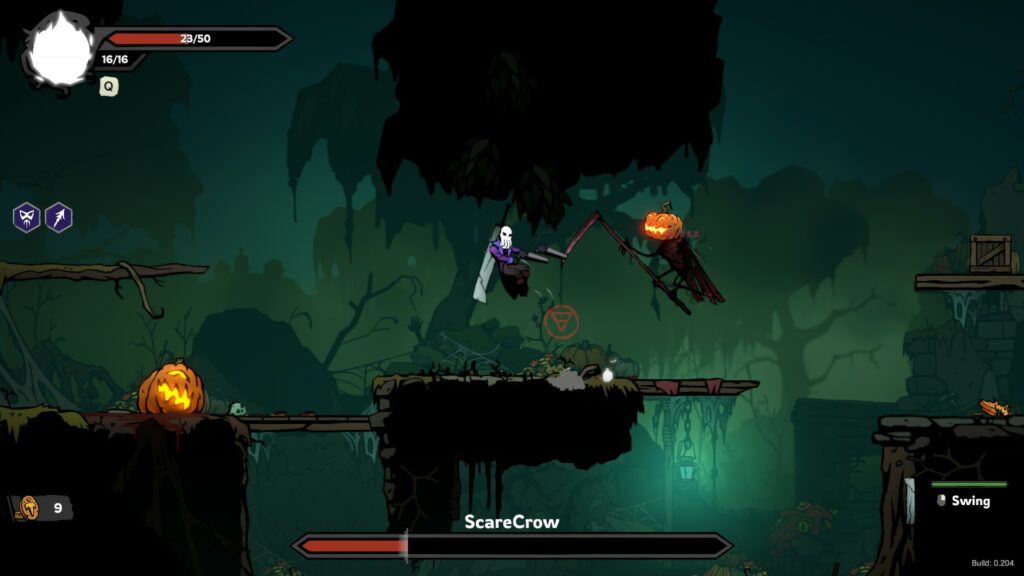Select the masked face perk icon

(26, 217)
